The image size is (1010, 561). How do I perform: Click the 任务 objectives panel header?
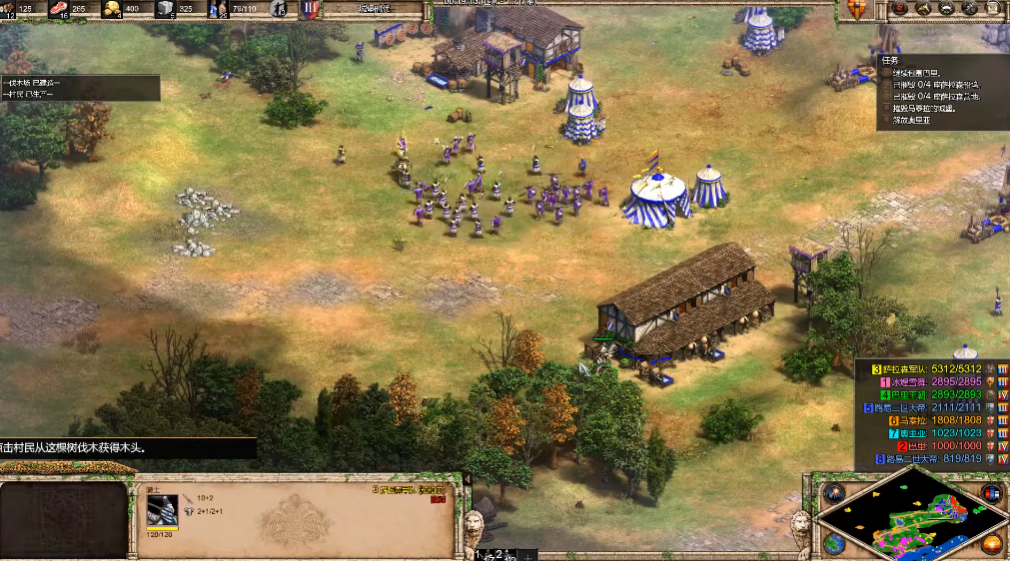pos(891,59)
